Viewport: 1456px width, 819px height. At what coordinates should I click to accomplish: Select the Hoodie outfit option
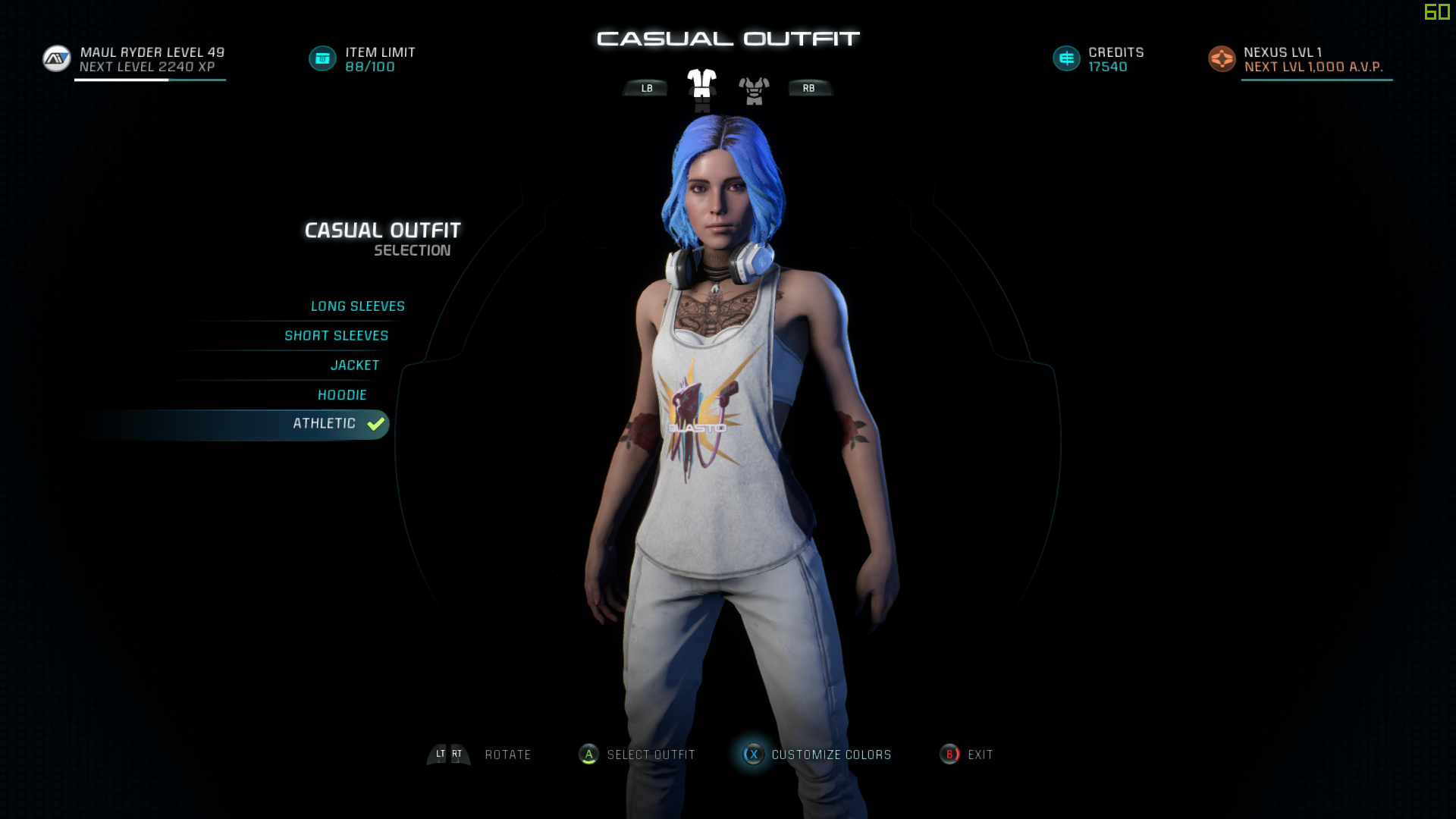[342, 395]
